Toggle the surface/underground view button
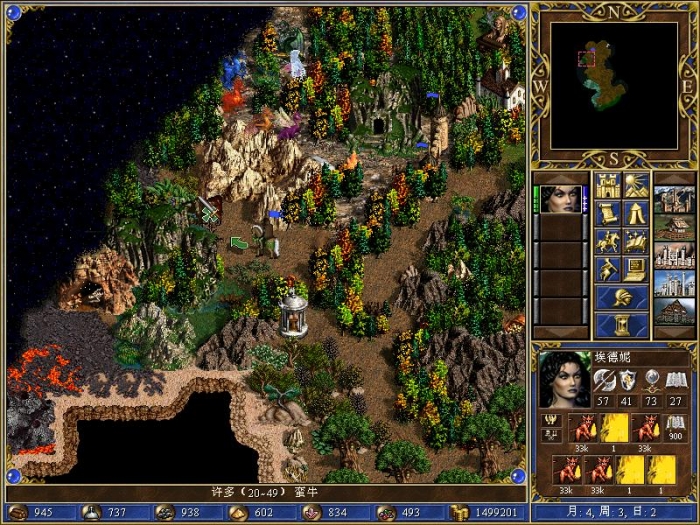 coord(636,186)
